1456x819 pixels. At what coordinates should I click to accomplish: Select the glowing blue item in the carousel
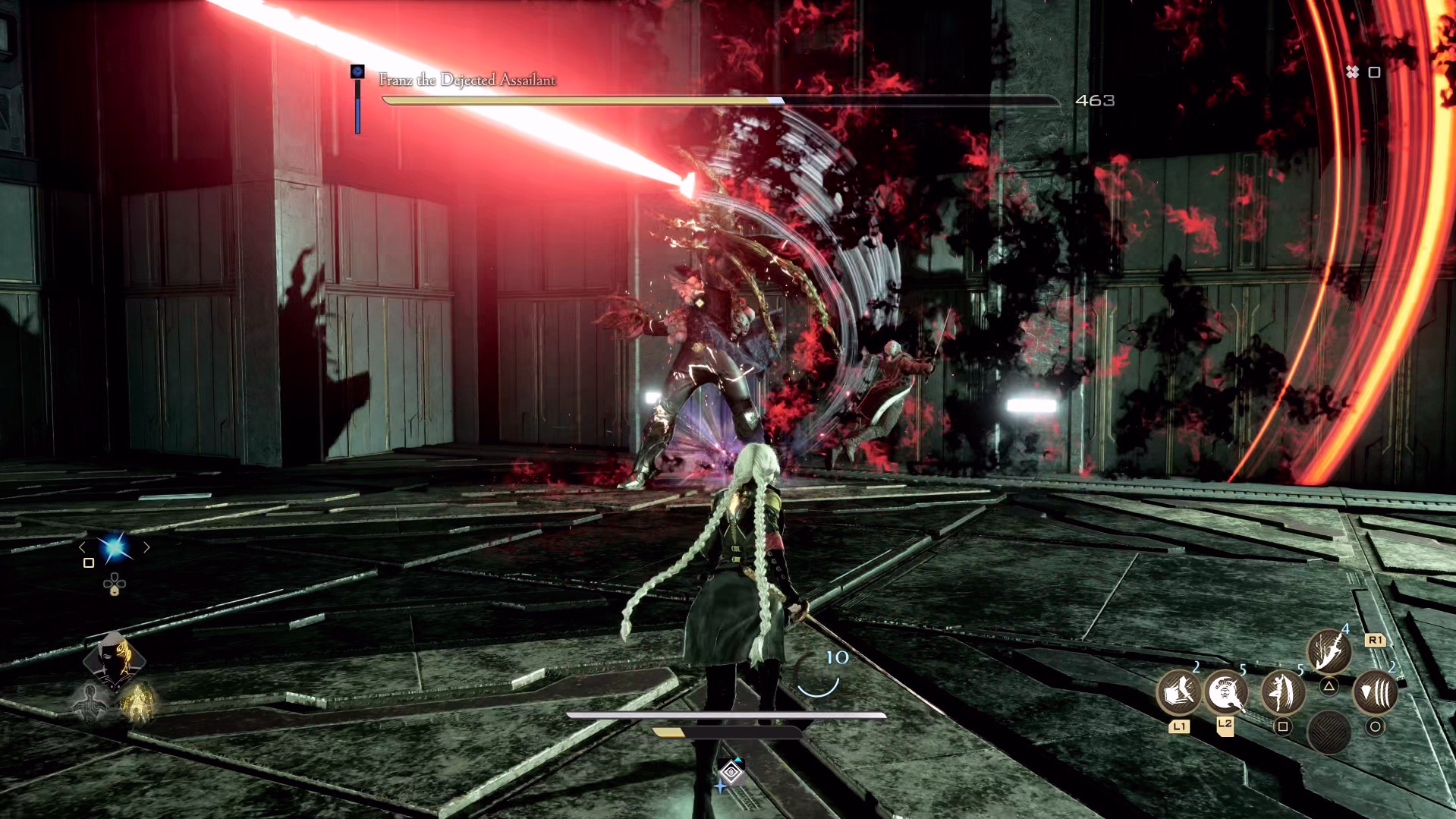click(x=115, y=548)
